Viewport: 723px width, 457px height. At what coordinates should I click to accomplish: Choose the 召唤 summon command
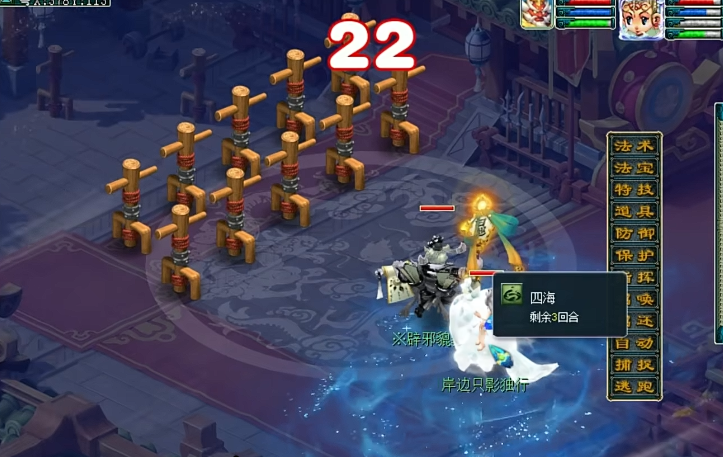(x=634, y=300)
